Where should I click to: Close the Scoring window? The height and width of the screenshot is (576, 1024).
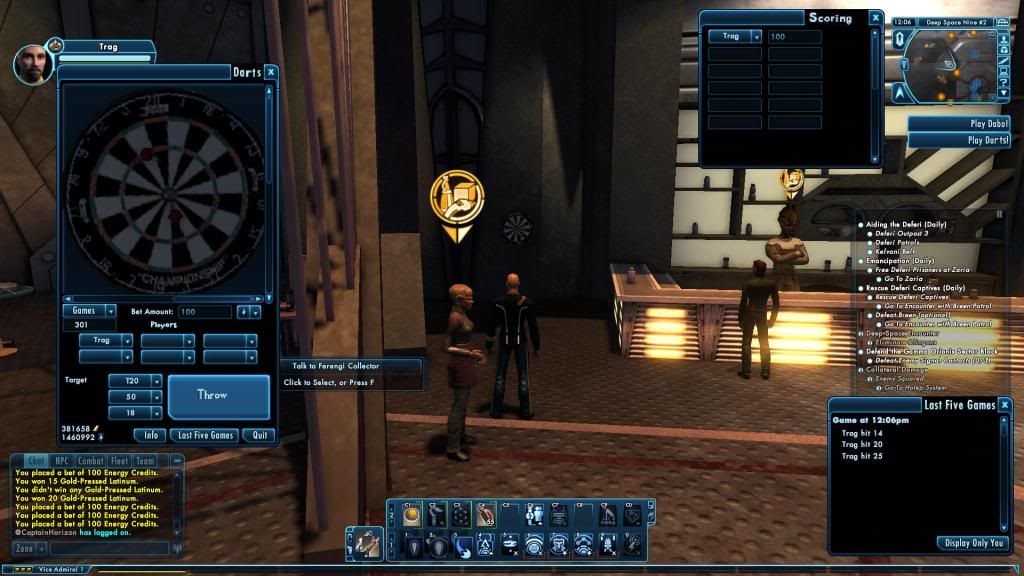point(876,18)
